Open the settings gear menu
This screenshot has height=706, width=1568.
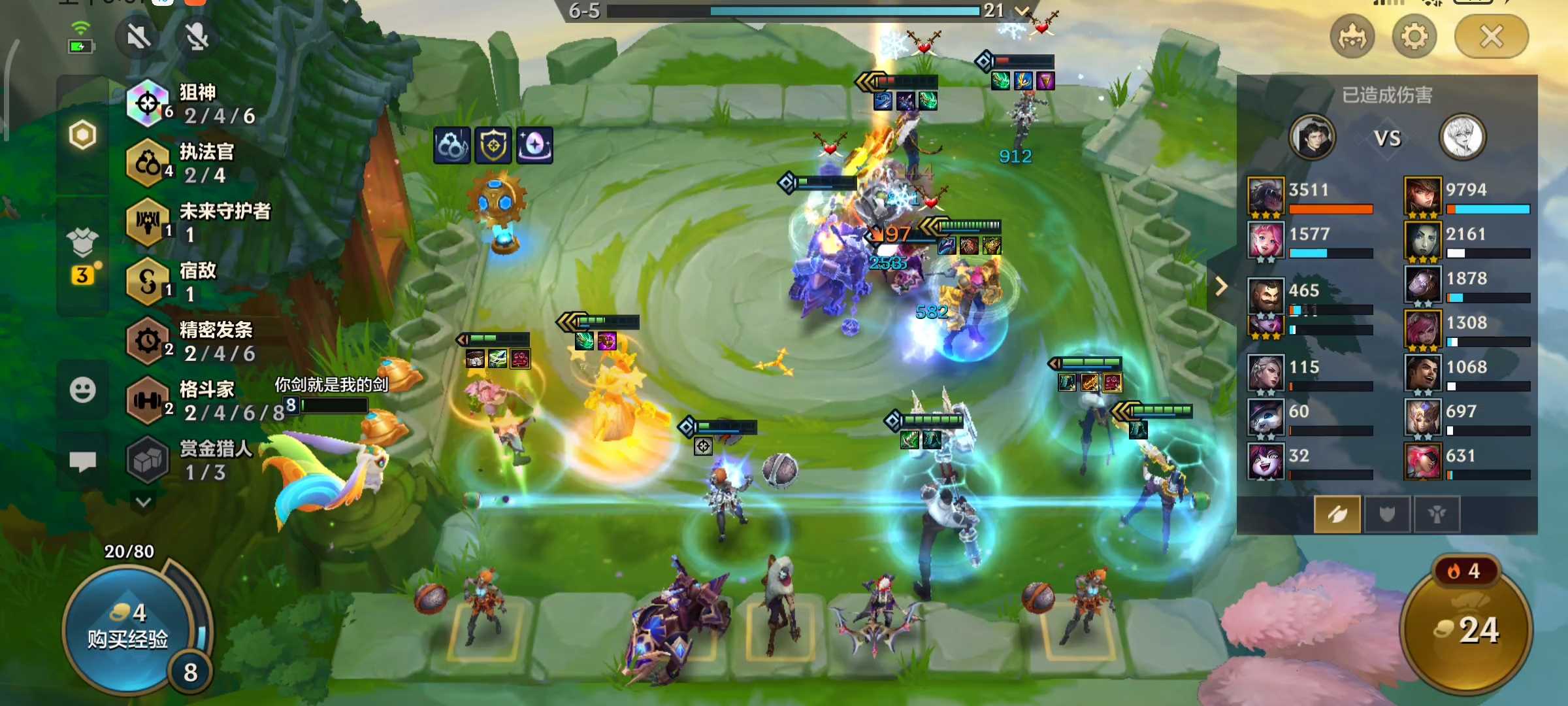coord(1414,37)
